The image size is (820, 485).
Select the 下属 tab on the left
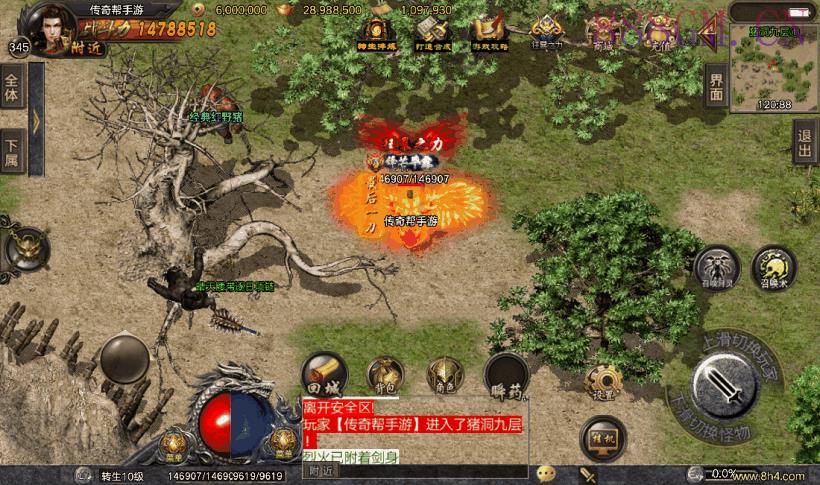point(12,150)
